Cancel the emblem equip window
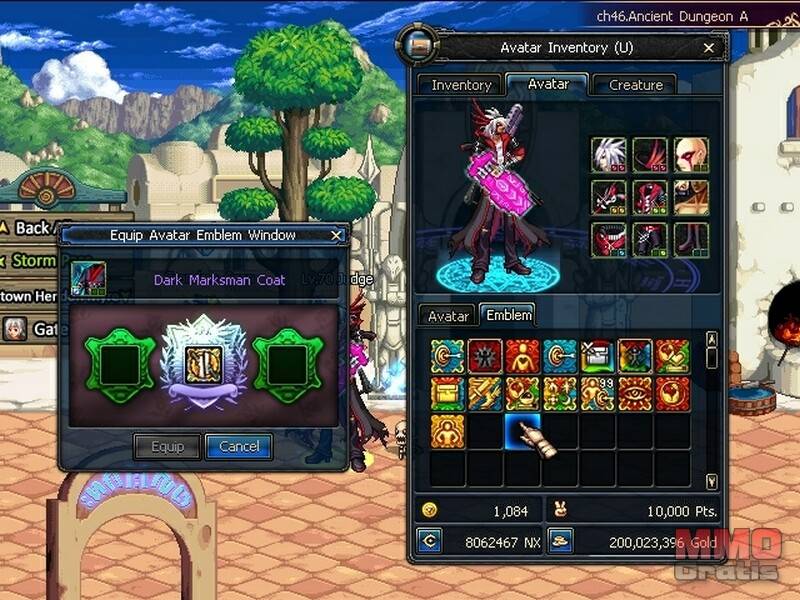Screen dimensions: 800x600 [x=238, y=446]
